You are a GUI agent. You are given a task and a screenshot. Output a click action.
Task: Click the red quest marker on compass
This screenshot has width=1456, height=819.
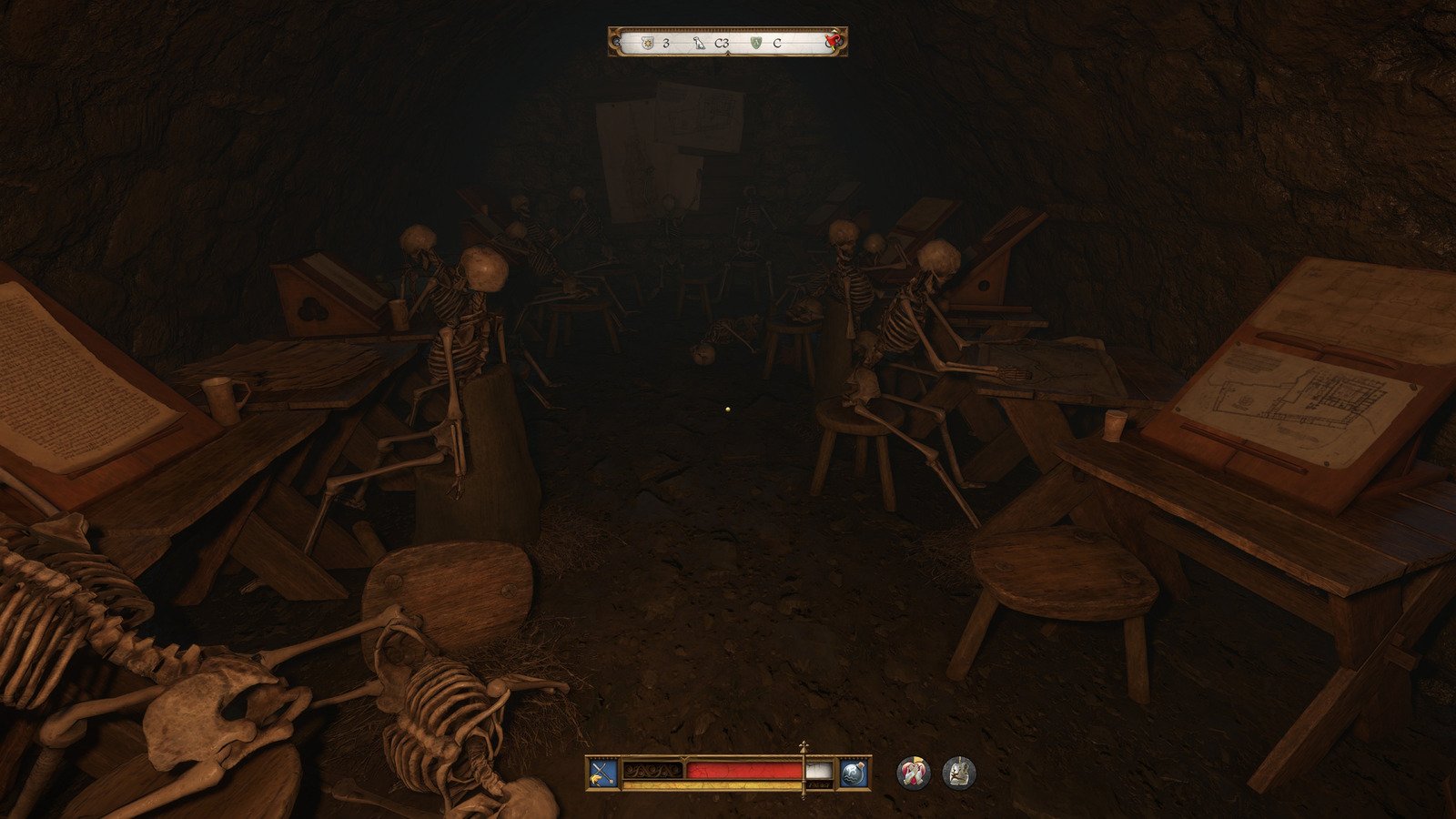[x=832, y=41]
